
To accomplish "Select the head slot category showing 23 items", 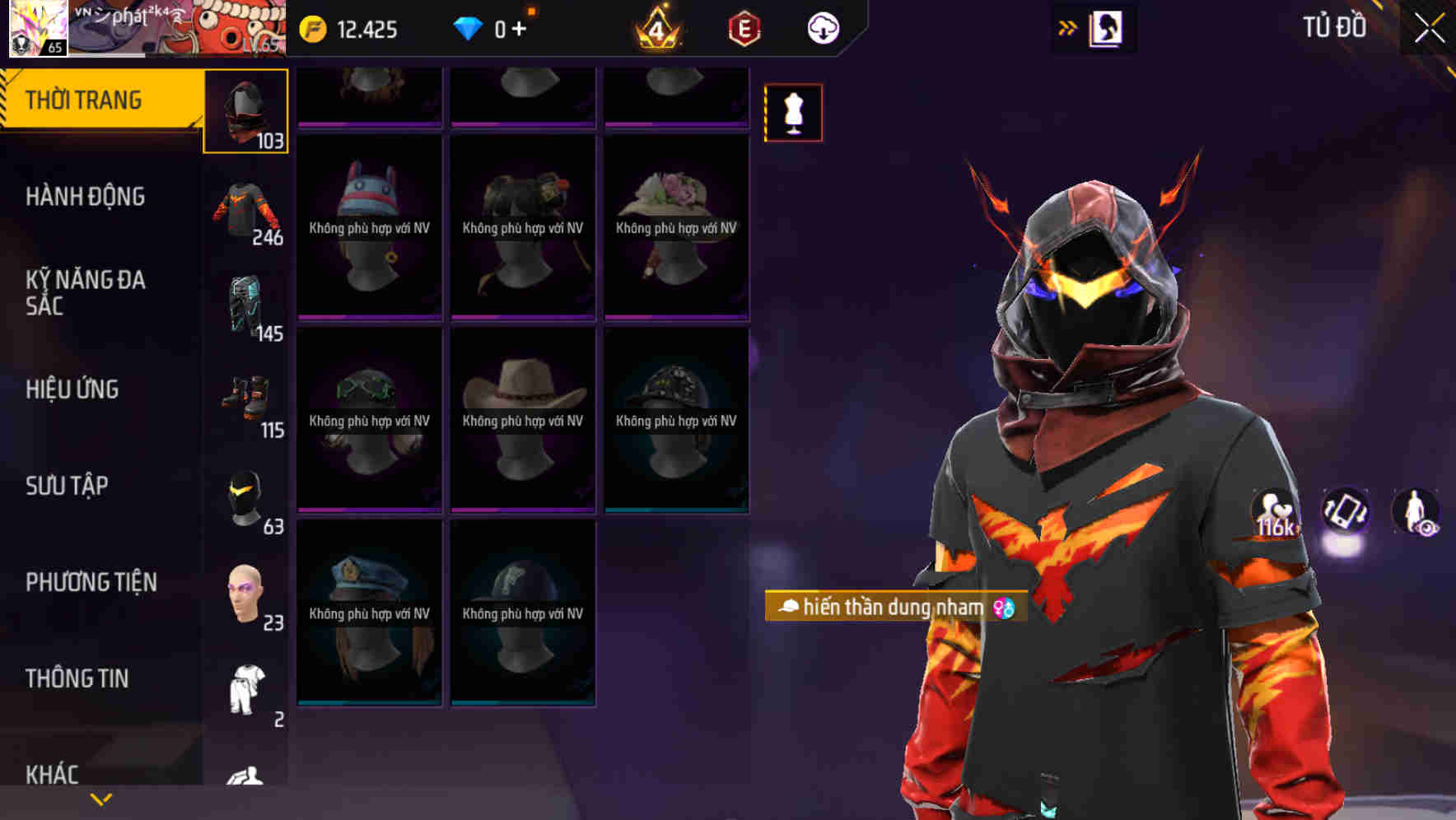I will (246, 593).
